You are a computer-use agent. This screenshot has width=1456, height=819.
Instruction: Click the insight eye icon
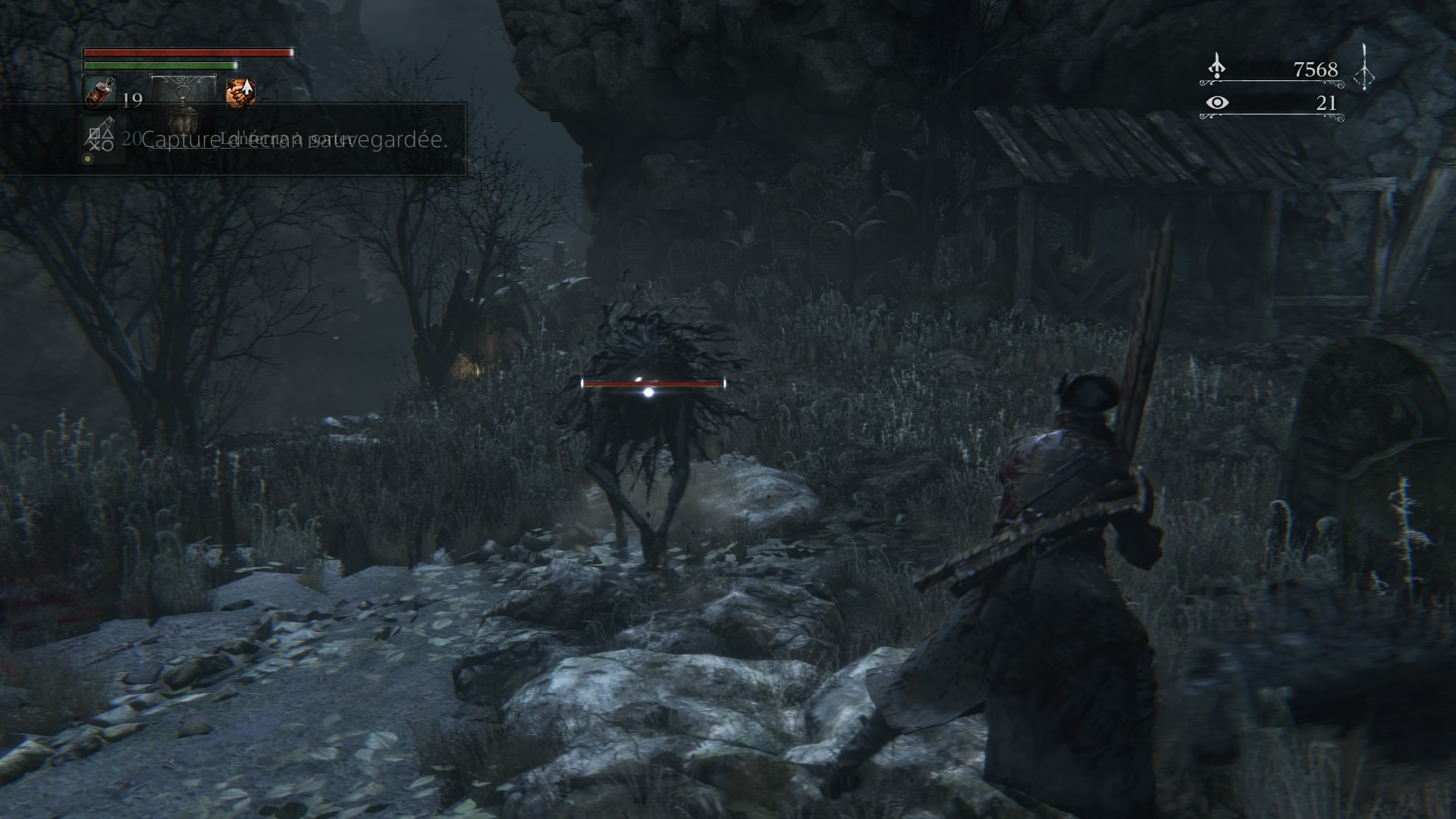[x=1216, y=102]
